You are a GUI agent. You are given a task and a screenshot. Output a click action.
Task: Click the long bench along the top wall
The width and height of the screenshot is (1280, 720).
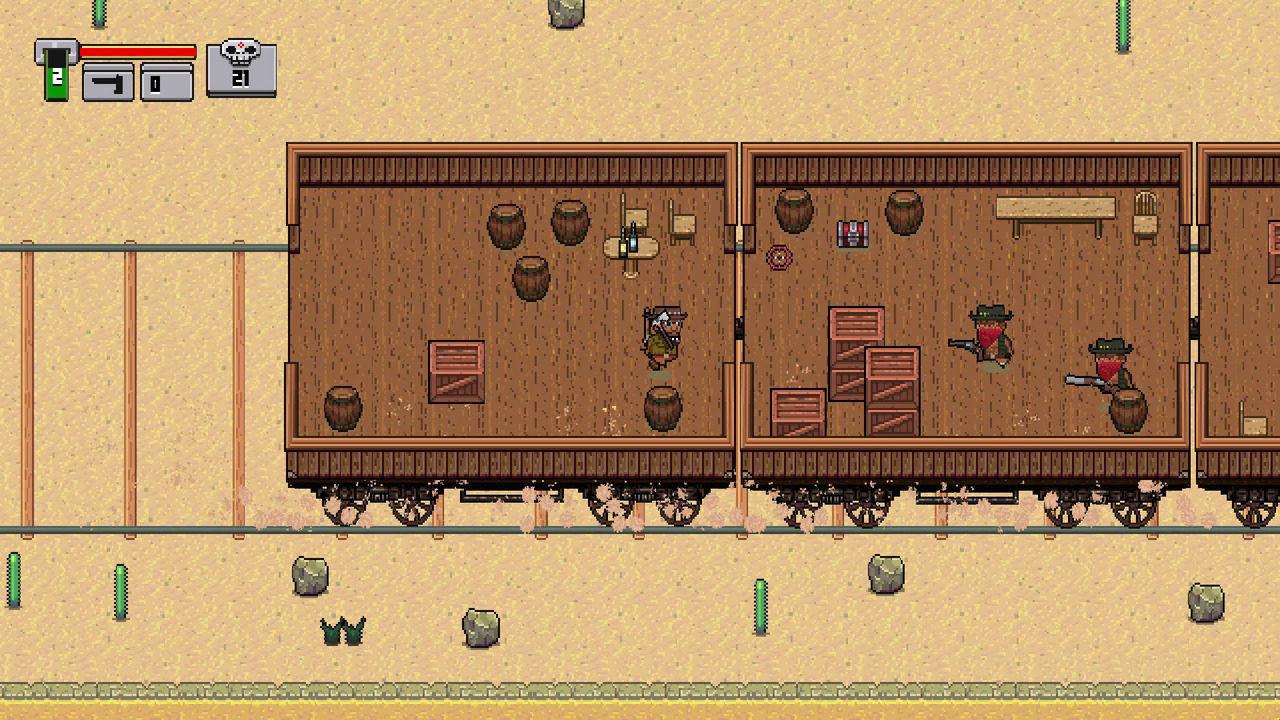tap(1055, 207)
